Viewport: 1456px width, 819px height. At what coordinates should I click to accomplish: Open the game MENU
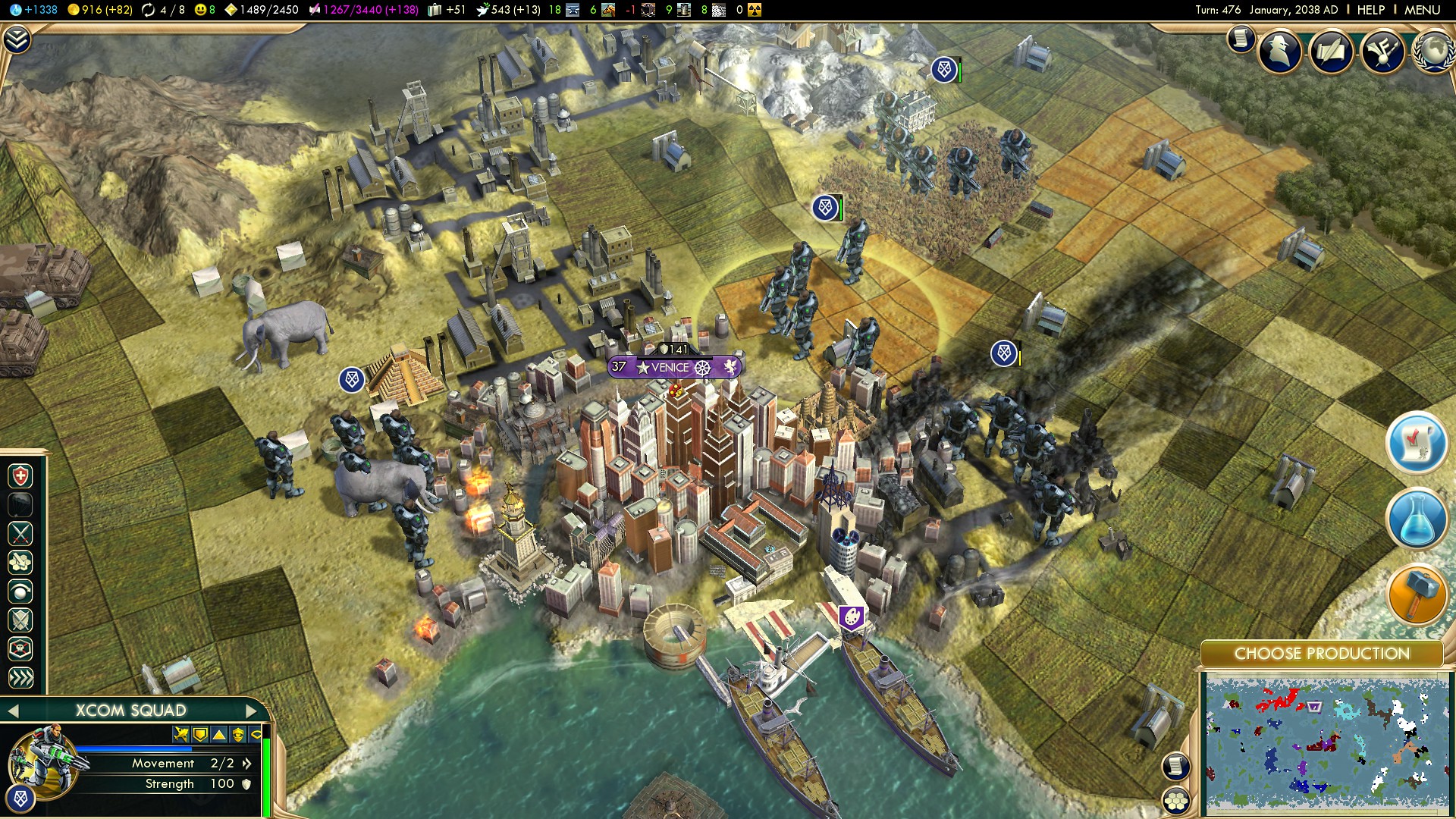click(x=1422, y=10)
